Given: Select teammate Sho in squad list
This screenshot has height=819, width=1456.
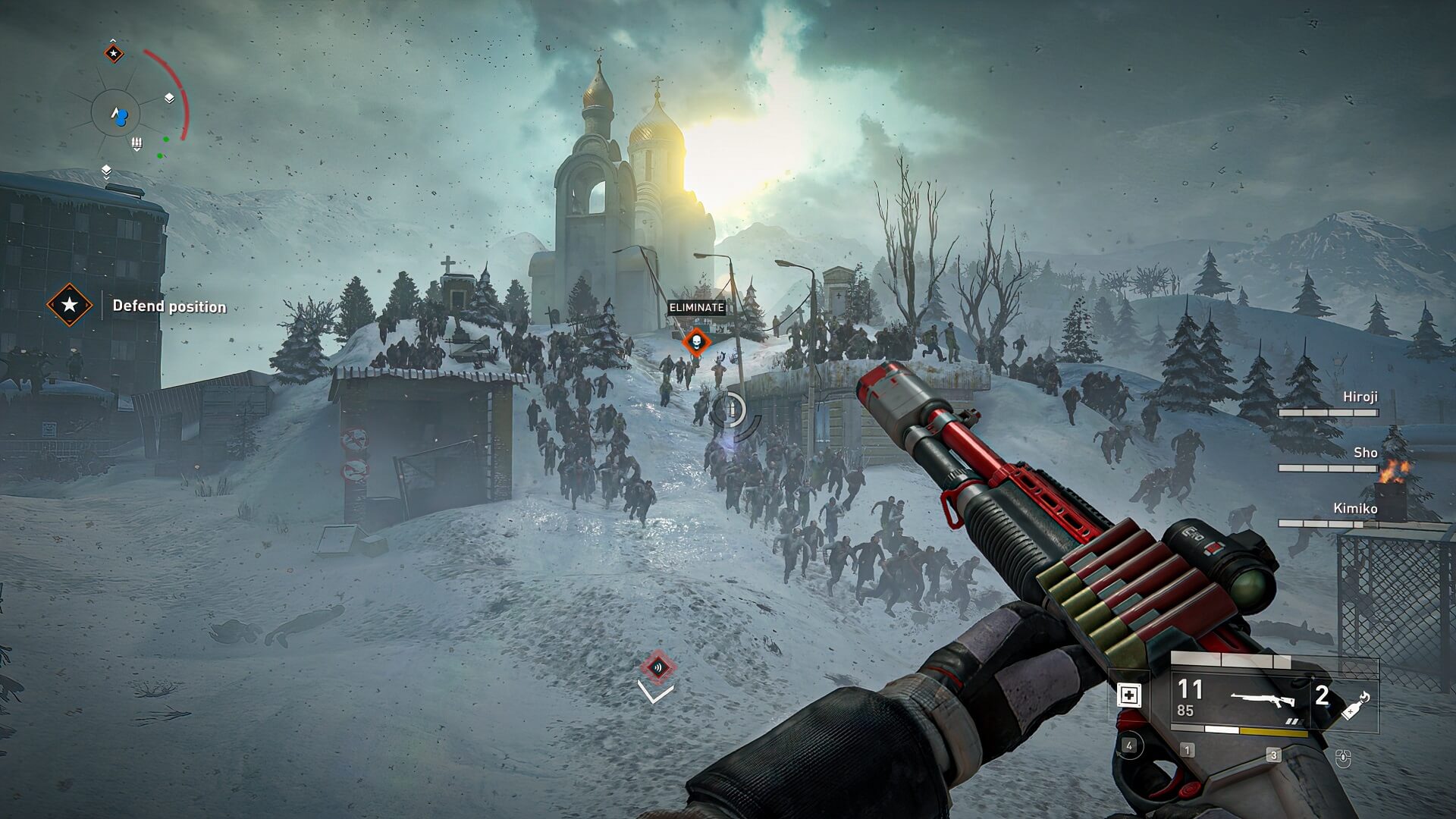Looking at the screenshot, I should [1365, 453].
